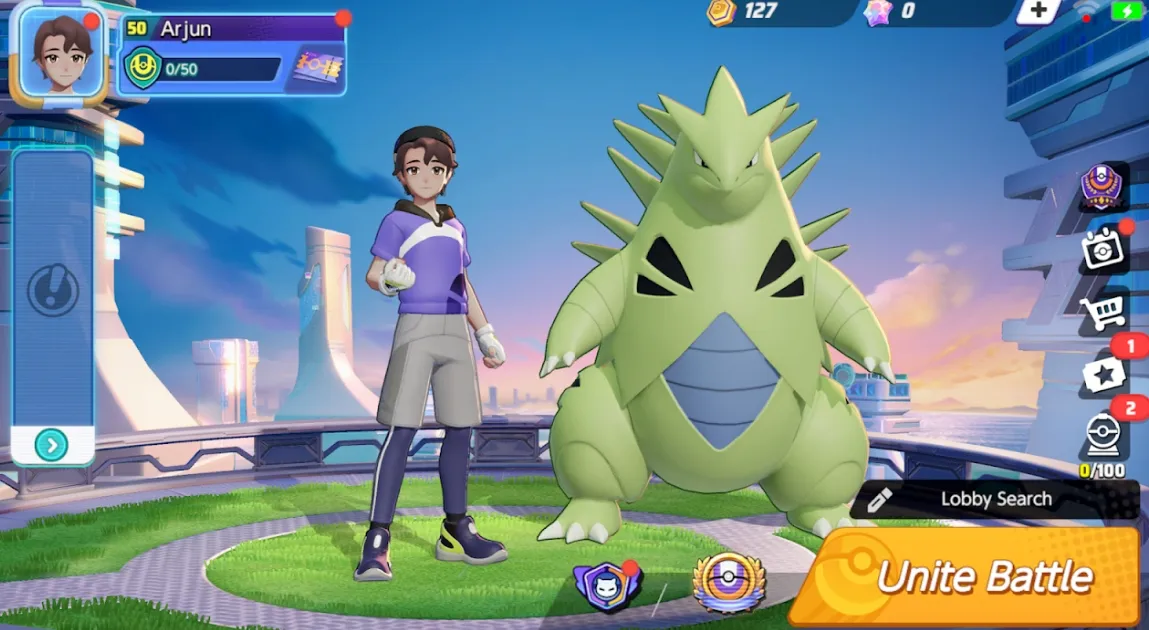Start a Unite Battle
Viewport: 1149px width, 630px height.
pyautogui.click(x=966, y=577)
